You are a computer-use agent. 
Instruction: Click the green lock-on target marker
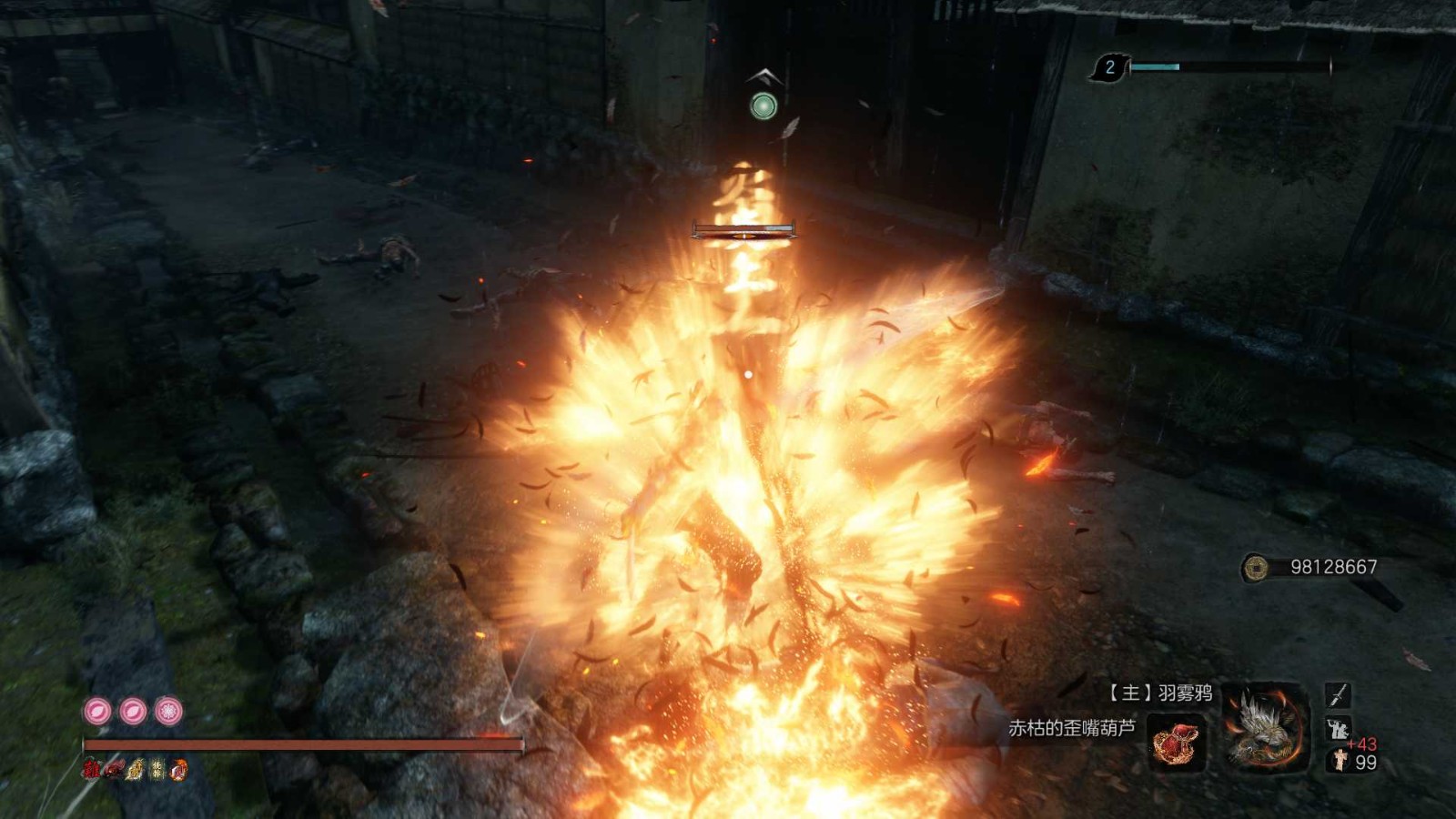pyautogui.click(x=763, y=106)
